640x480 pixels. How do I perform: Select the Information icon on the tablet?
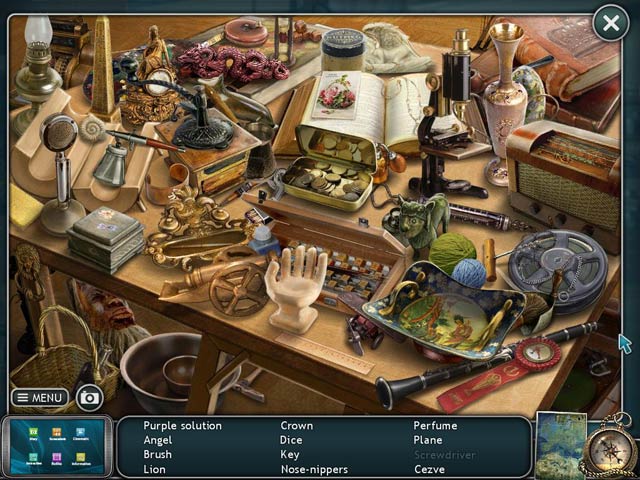click(81, 458)
